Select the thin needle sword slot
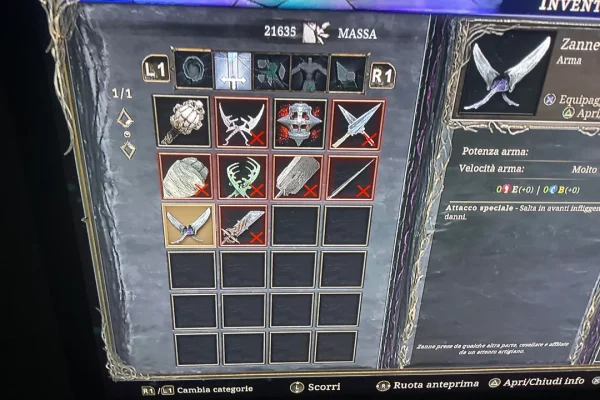This screenshot has height=400, width=600. tap(351, 177)
